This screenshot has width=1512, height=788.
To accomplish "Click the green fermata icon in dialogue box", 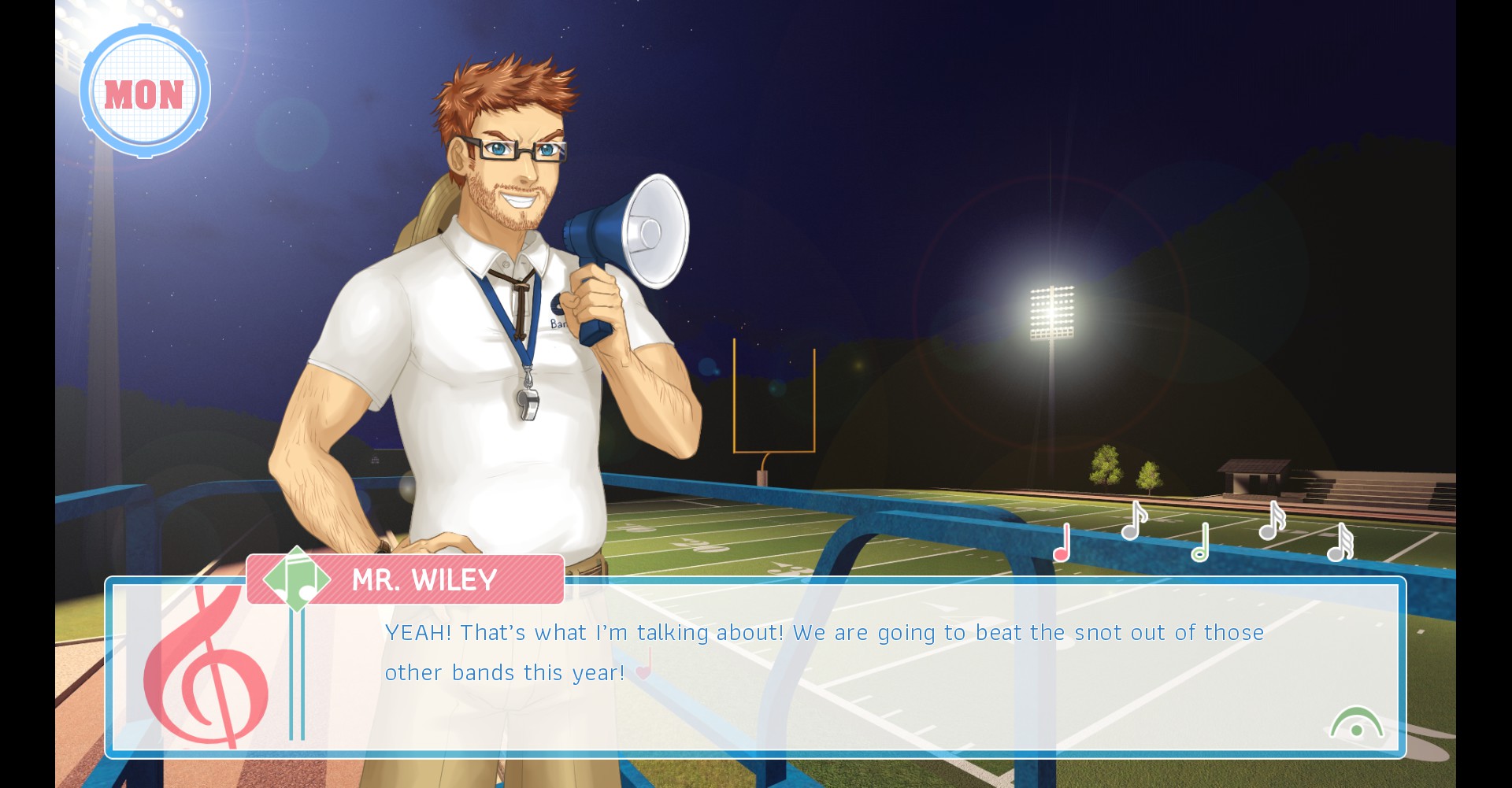I will click(1356, 723).
